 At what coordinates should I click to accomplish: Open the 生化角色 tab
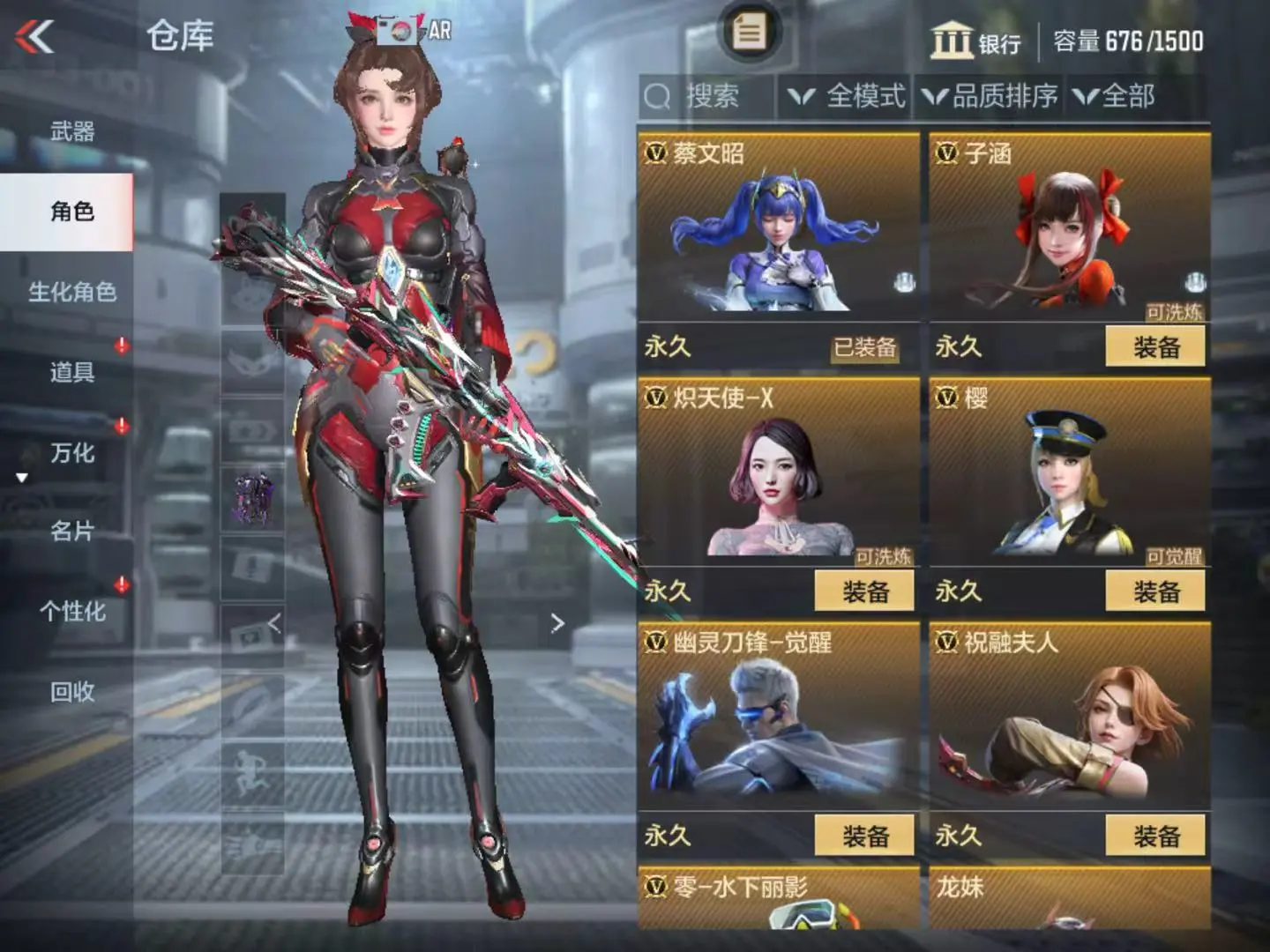pos(72,292)
